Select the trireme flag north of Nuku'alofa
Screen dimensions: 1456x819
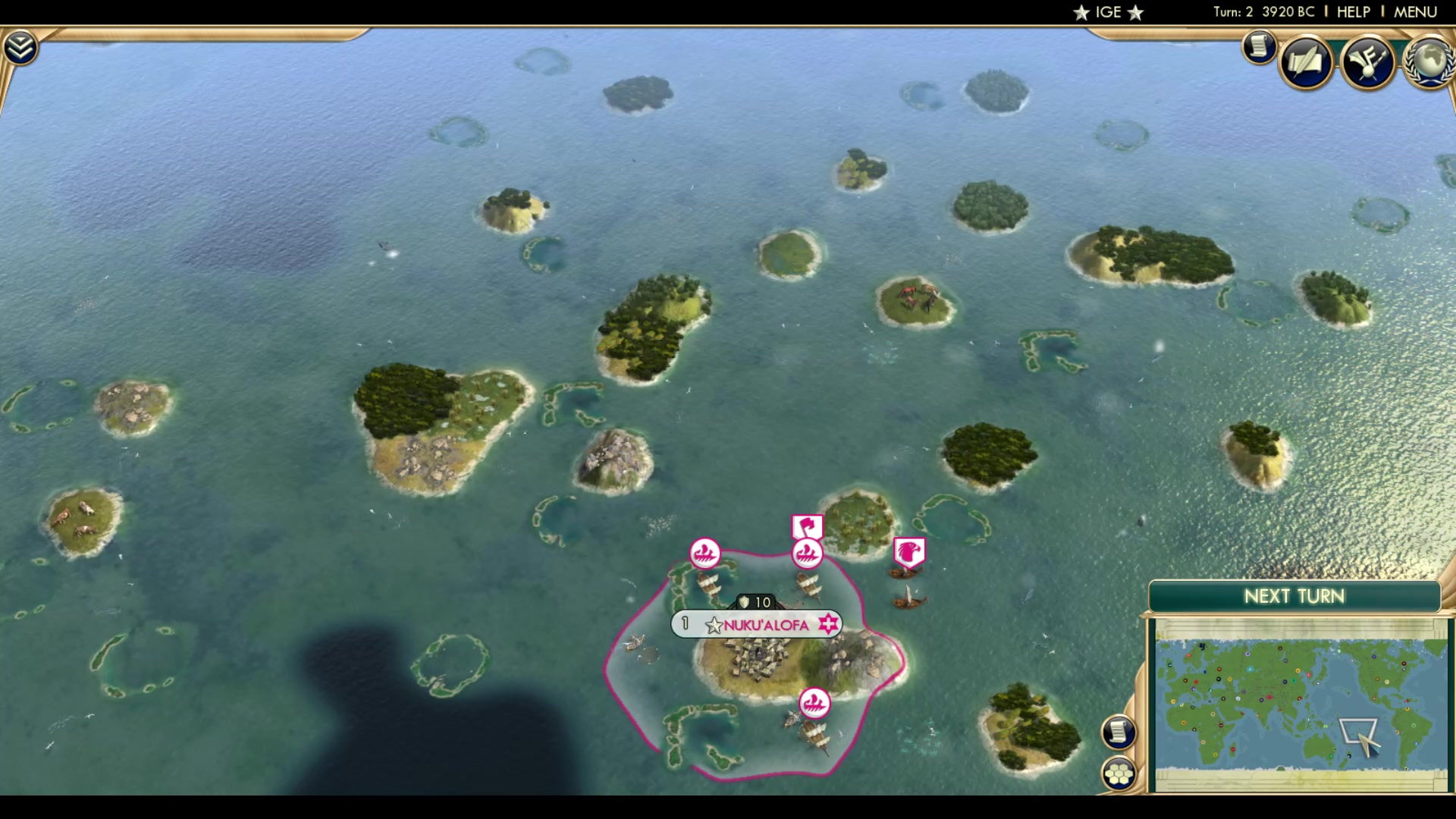point(806,551)
